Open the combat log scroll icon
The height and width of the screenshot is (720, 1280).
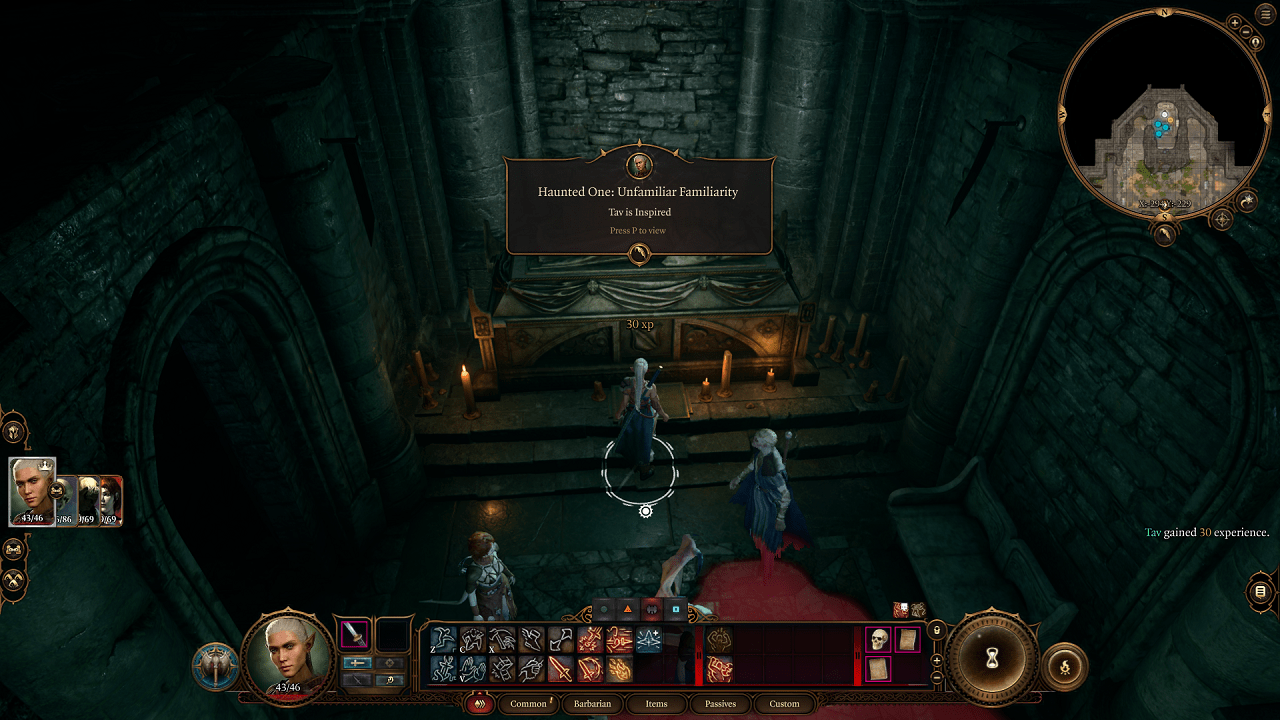(1260, 592)
